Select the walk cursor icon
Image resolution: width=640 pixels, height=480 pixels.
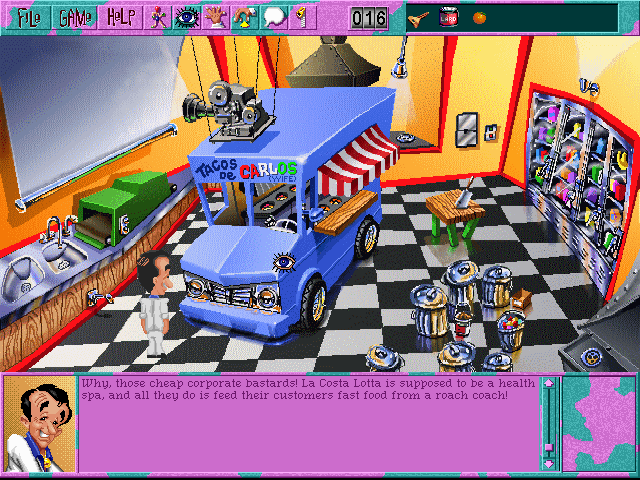[x=158, y=17]
